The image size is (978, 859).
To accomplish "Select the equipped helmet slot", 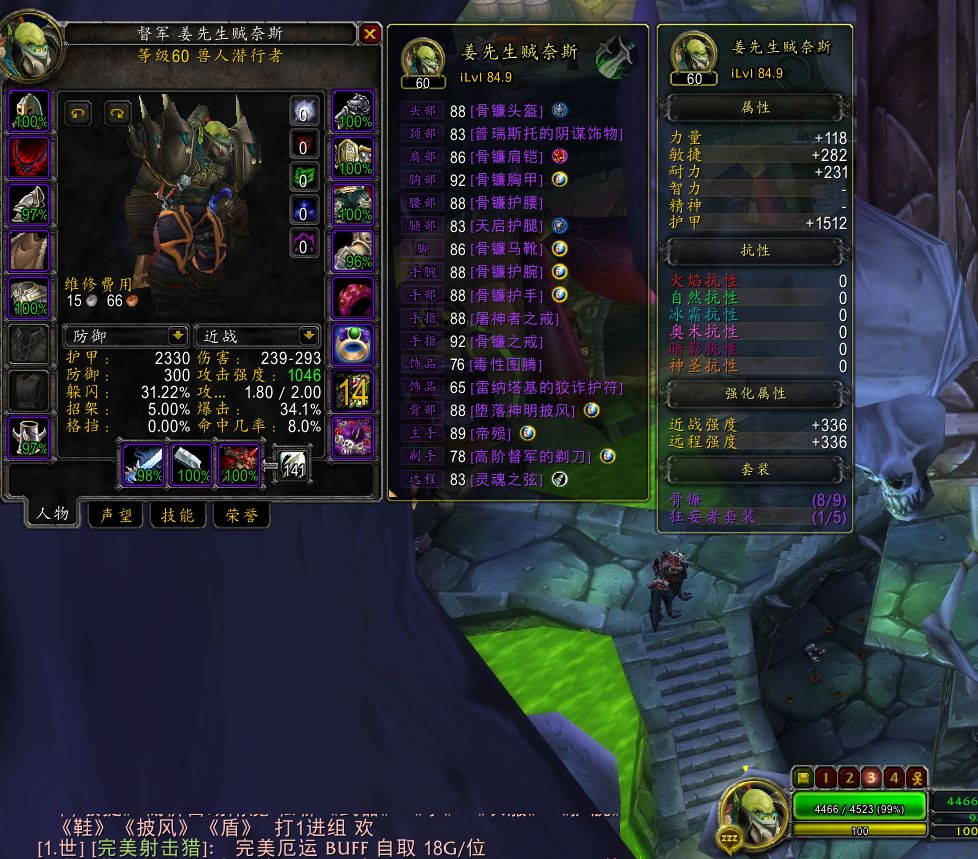I will tap(30, 111).
